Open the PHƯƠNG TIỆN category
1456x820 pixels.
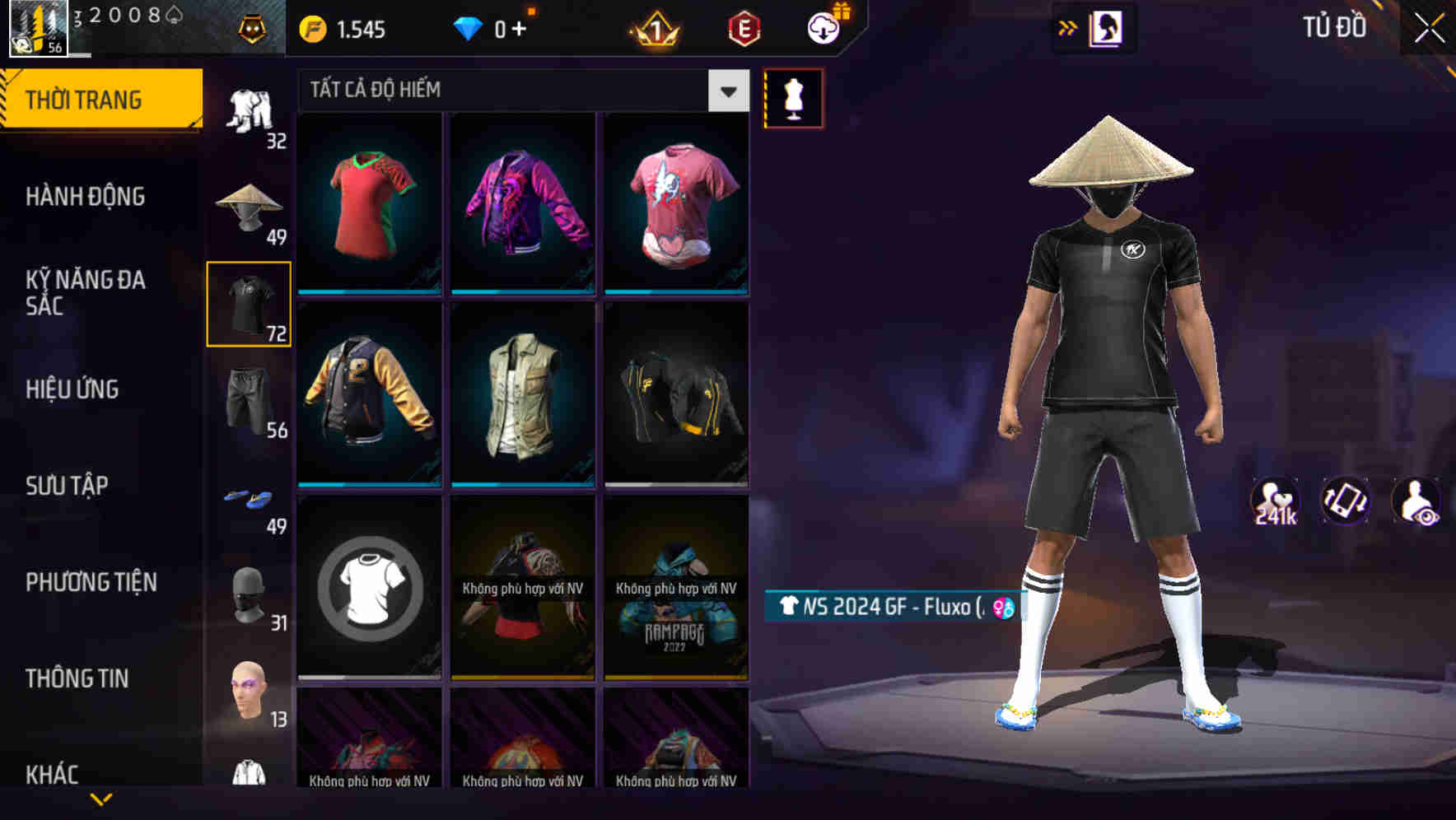91,581
